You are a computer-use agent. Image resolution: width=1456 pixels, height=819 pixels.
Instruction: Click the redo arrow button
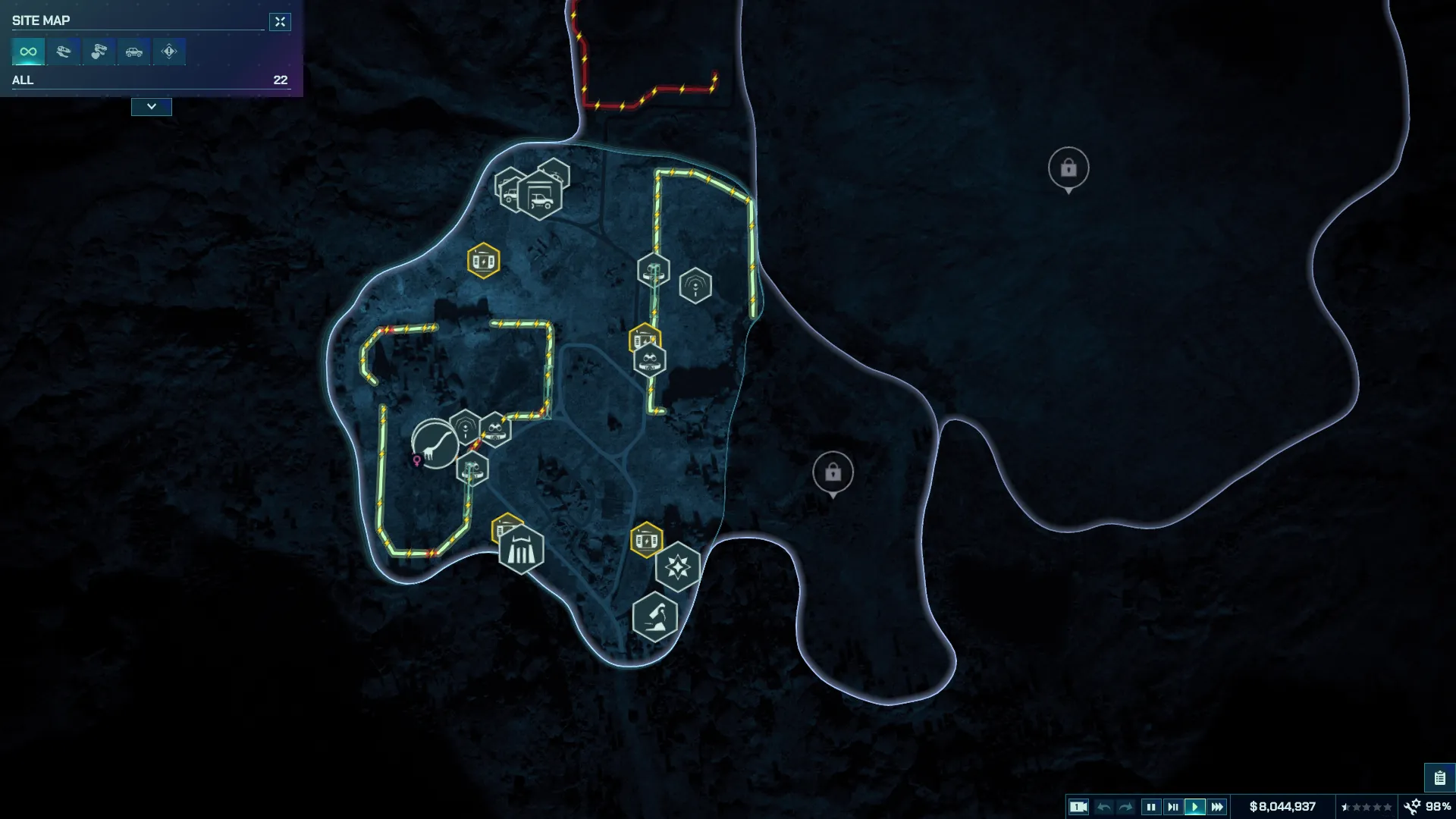[x=1128, y=806]
